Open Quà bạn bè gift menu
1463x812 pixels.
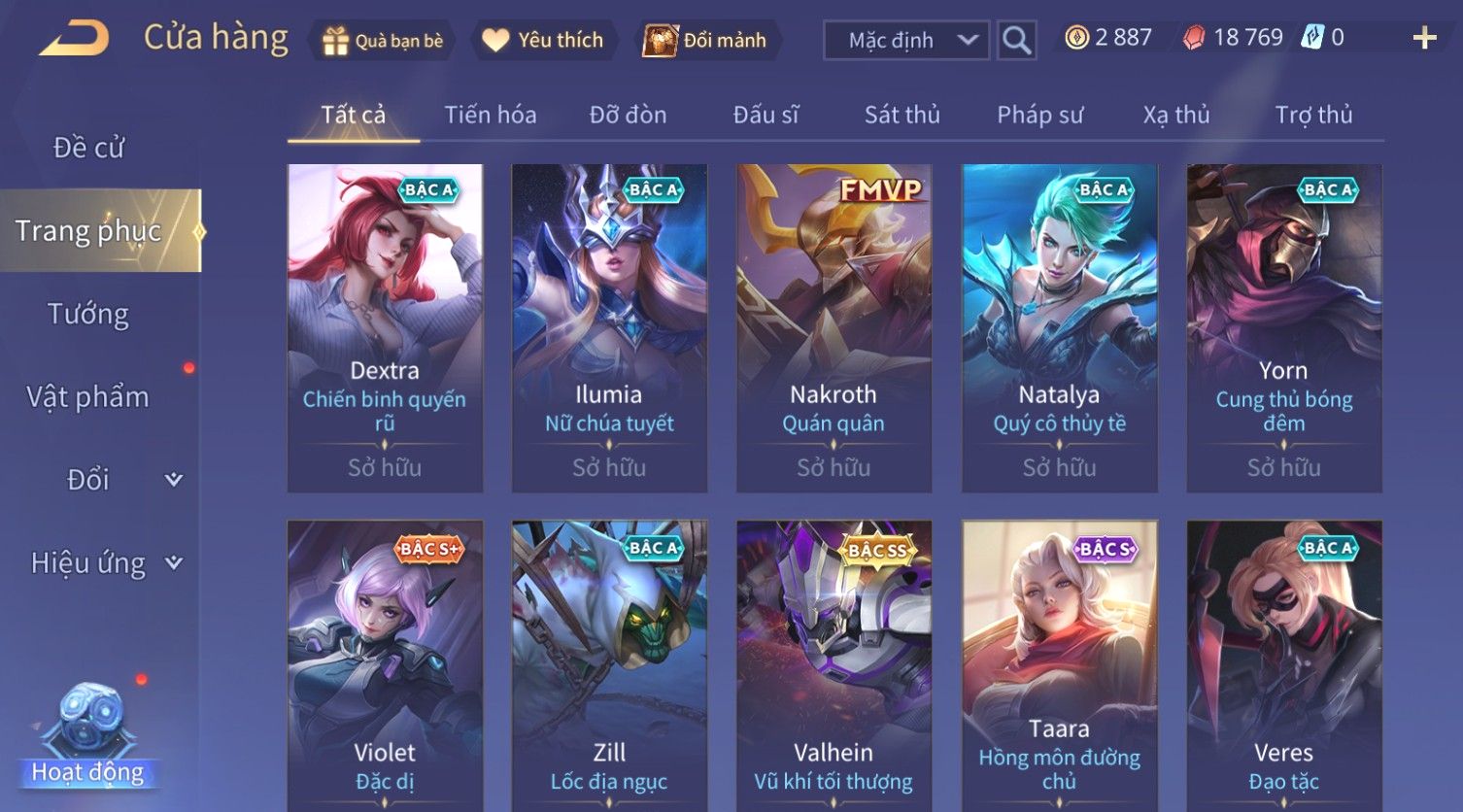383,41
